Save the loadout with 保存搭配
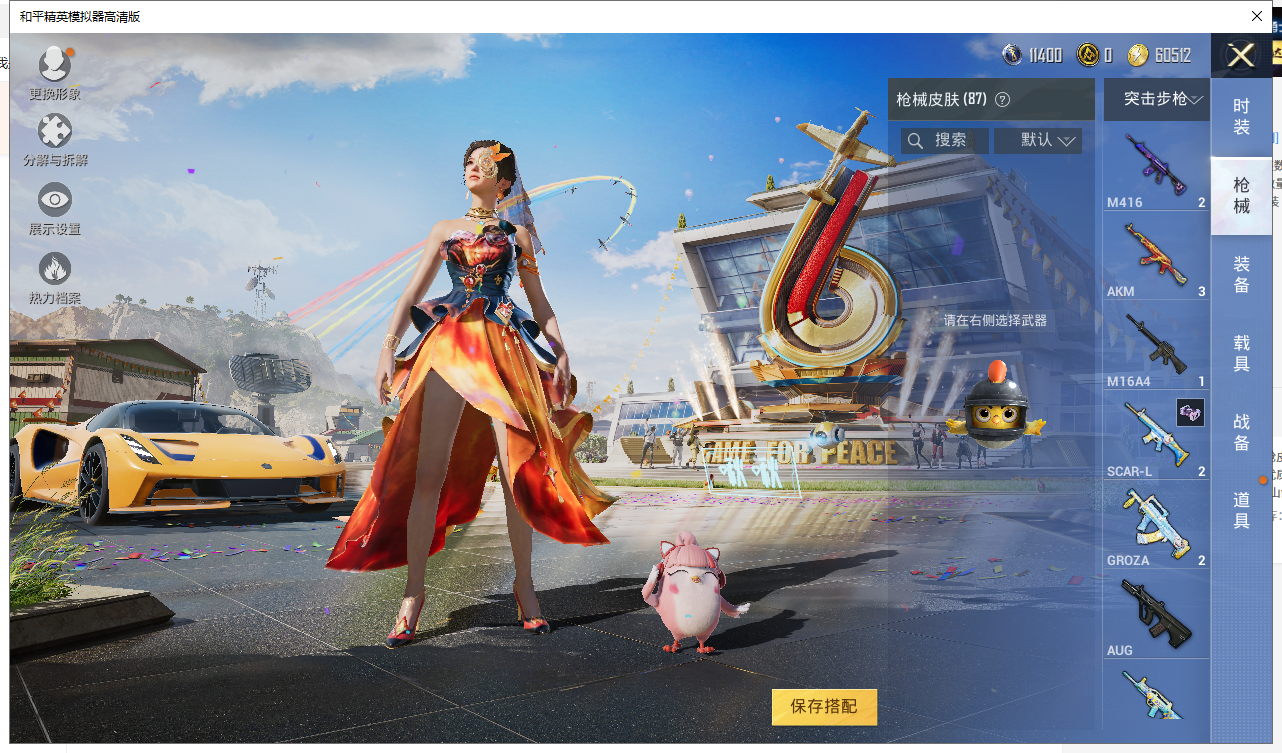 pos(824,707)
